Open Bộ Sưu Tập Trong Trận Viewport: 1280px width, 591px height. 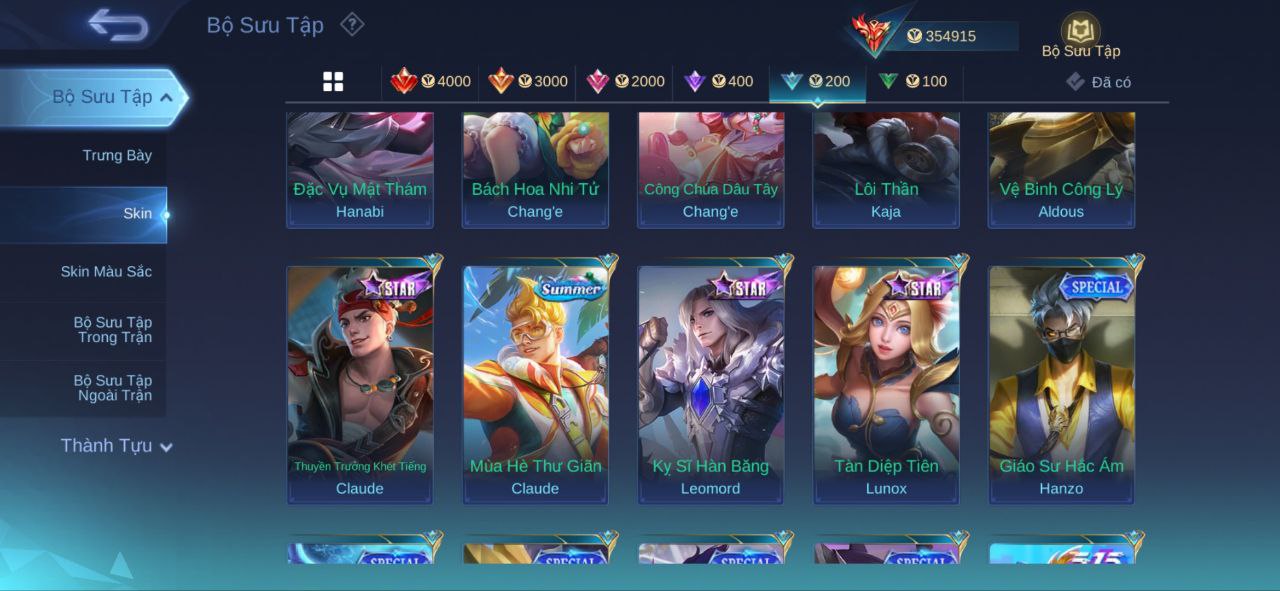(x=112, y=330)
